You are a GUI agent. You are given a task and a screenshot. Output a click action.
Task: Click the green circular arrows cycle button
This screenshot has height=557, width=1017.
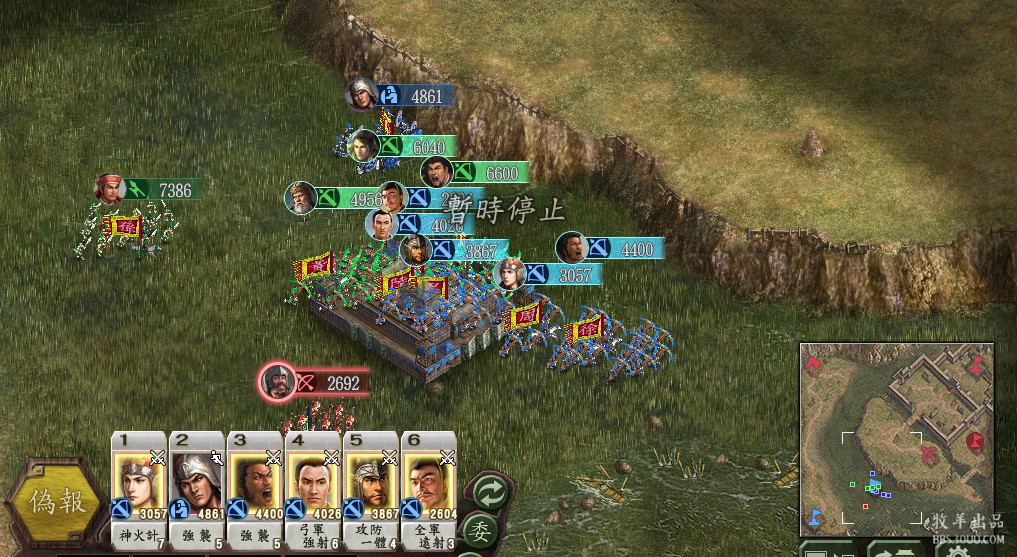(490, 491)
